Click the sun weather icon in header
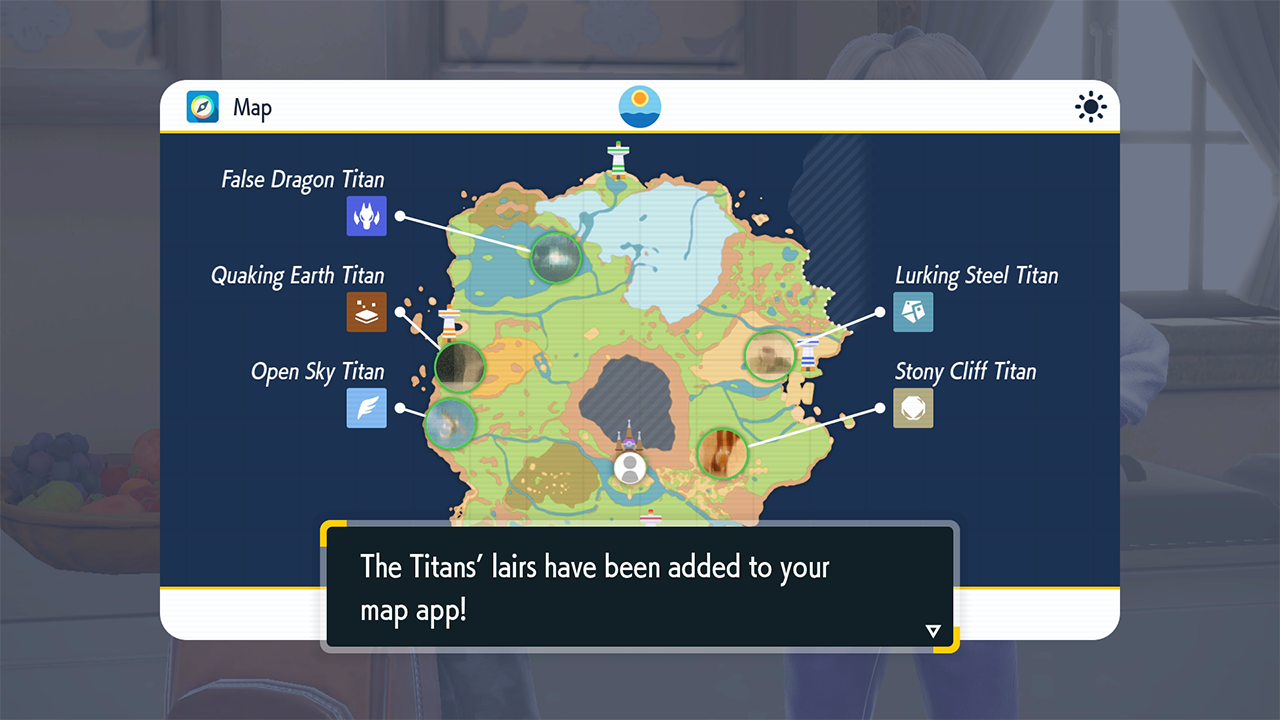1280x720 pixels. [x=1091, y=107]
